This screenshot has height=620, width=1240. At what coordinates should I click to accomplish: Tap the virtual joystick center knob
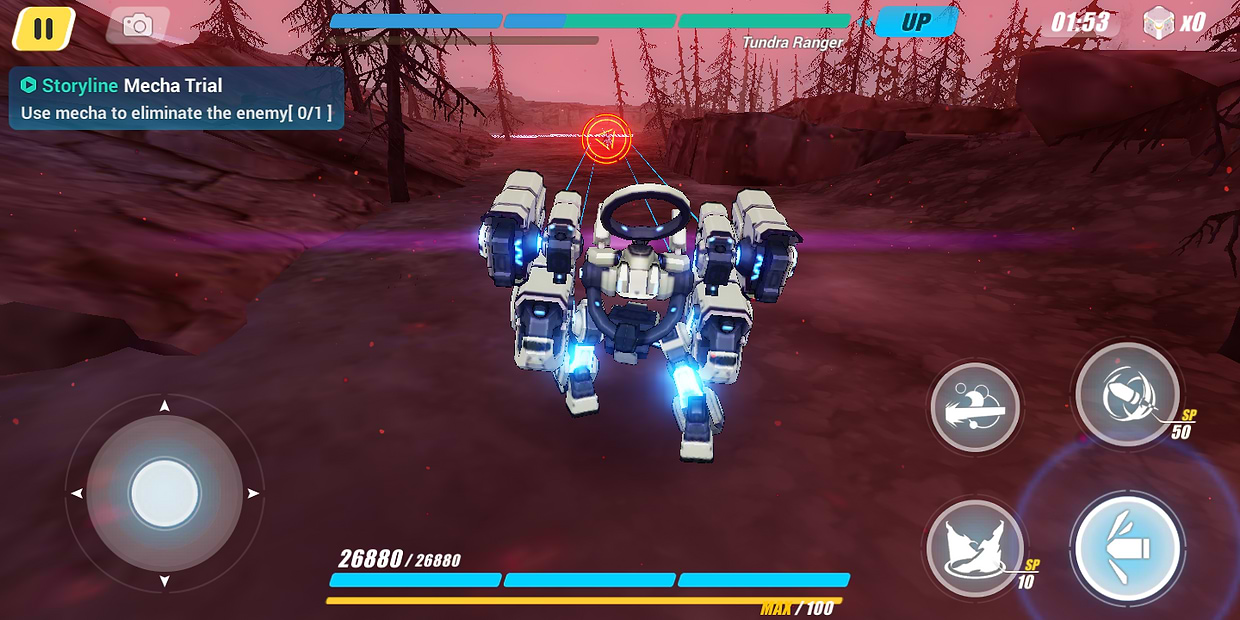click(x=165, y=494)
